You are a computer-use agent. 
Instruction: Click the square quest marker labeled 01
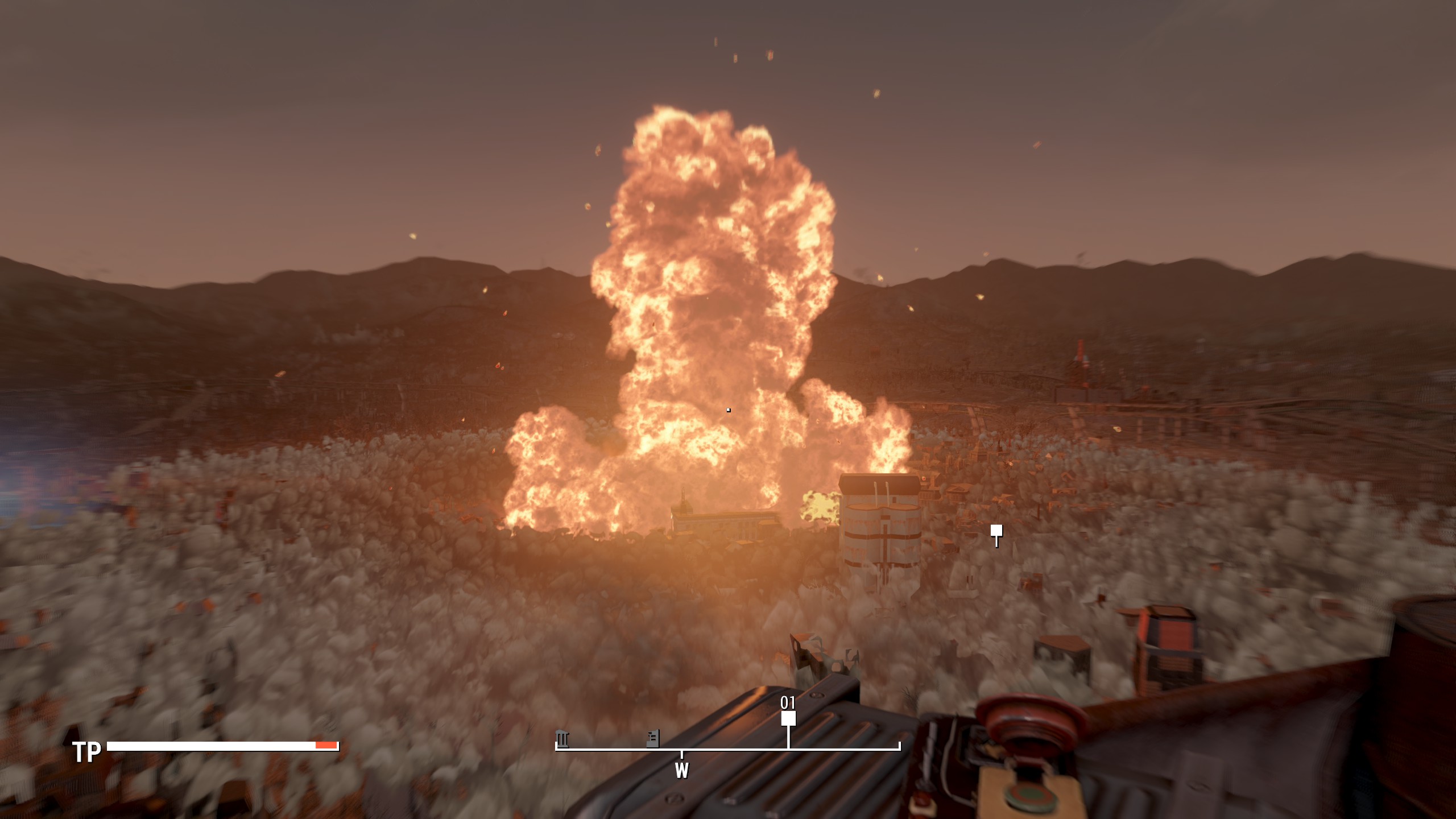pos(788,719)
